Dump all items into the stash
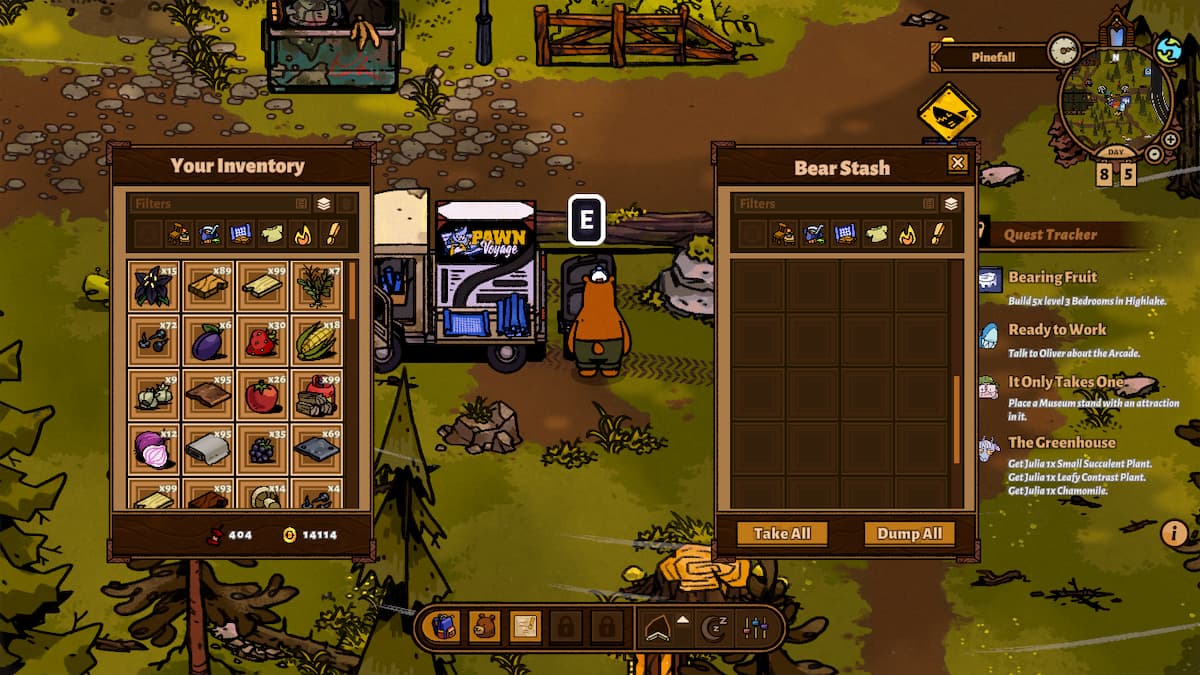Screen dimensions: 1200x675 coord(909,534)
